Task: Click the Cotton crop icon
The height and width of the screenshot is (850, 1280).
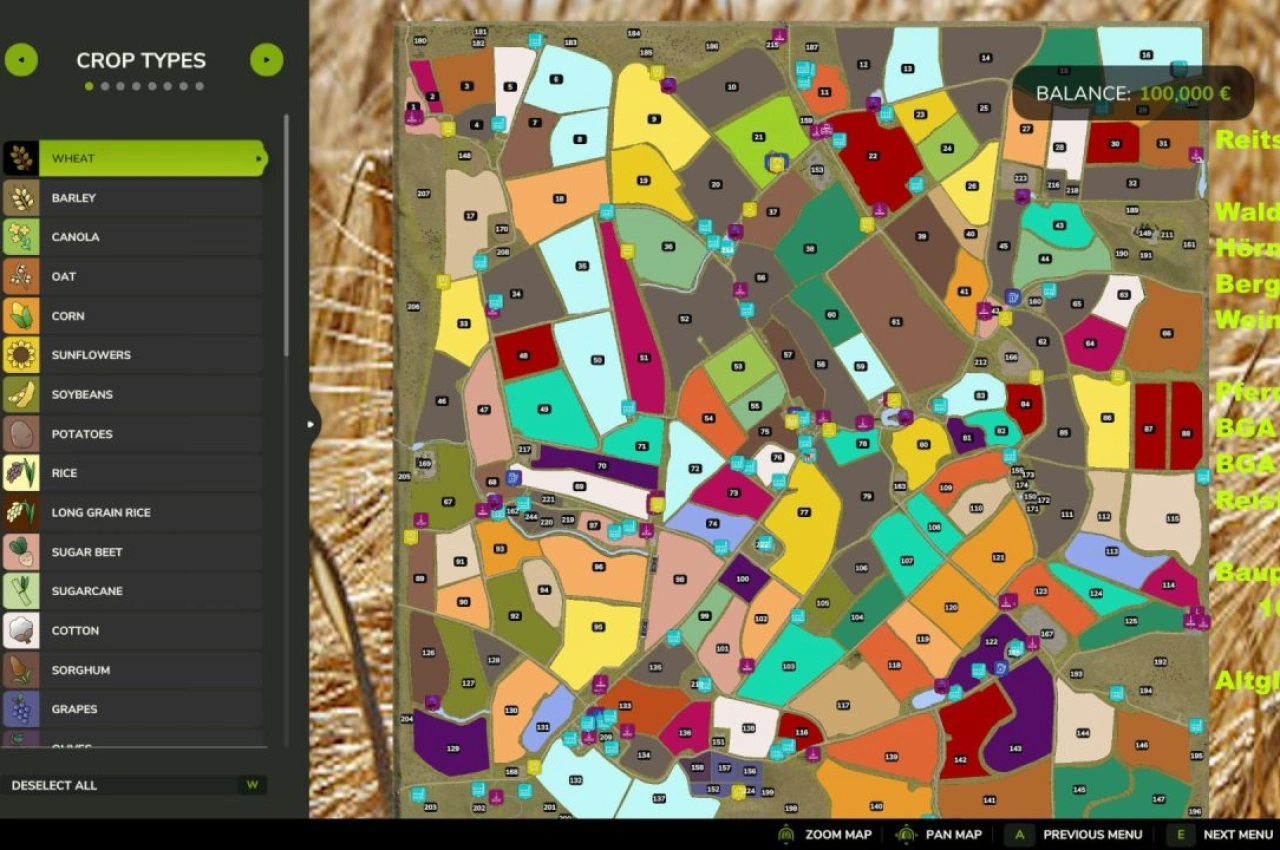Action: tap(20, 630)
